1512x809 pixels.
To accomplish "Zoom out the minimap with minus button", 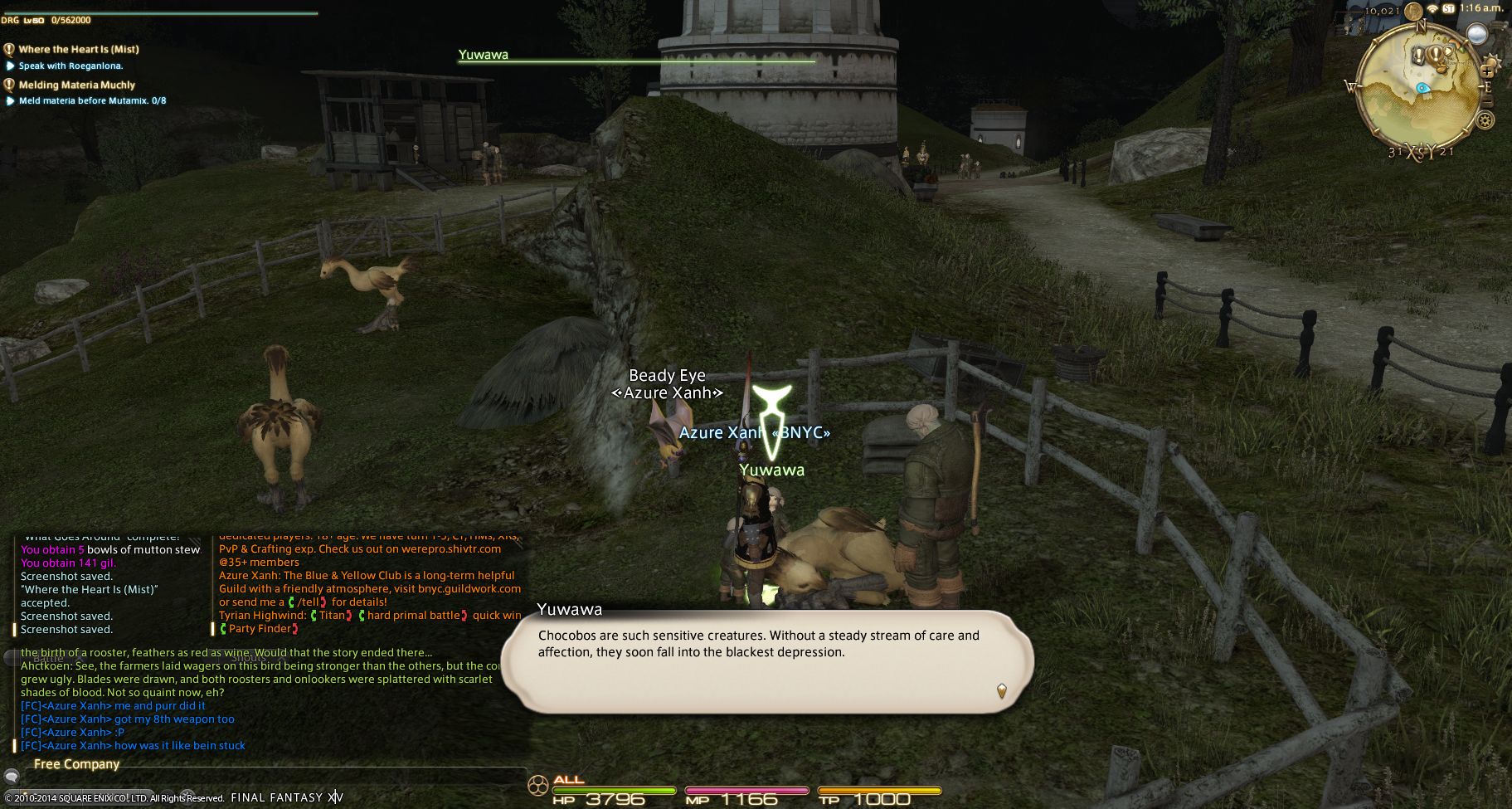I will pos(1487,101).
